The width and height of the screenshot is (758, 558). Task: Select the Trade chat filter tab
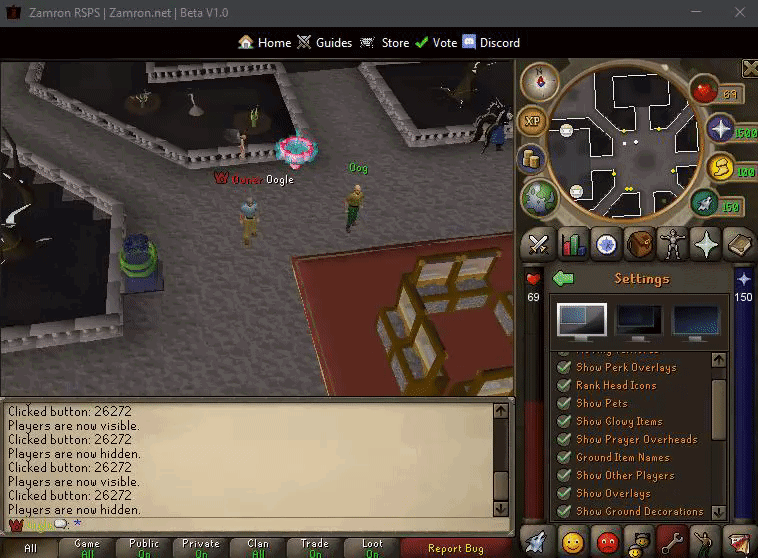pos(315,547)
